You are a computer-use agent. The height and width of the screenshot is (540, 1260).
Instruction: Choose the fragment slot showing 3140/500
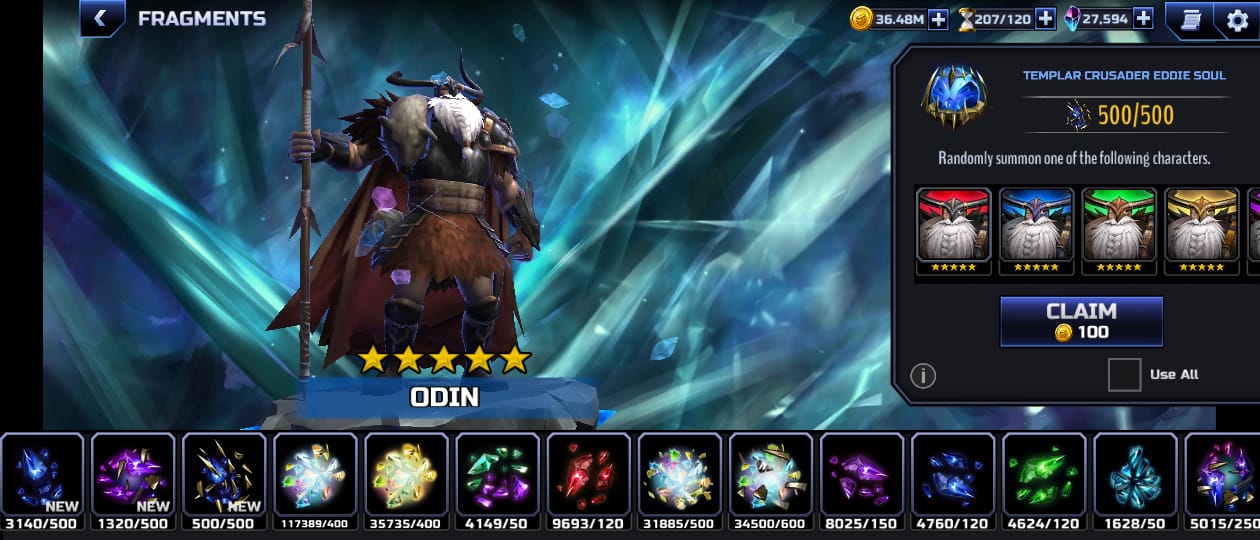[42, 474]
